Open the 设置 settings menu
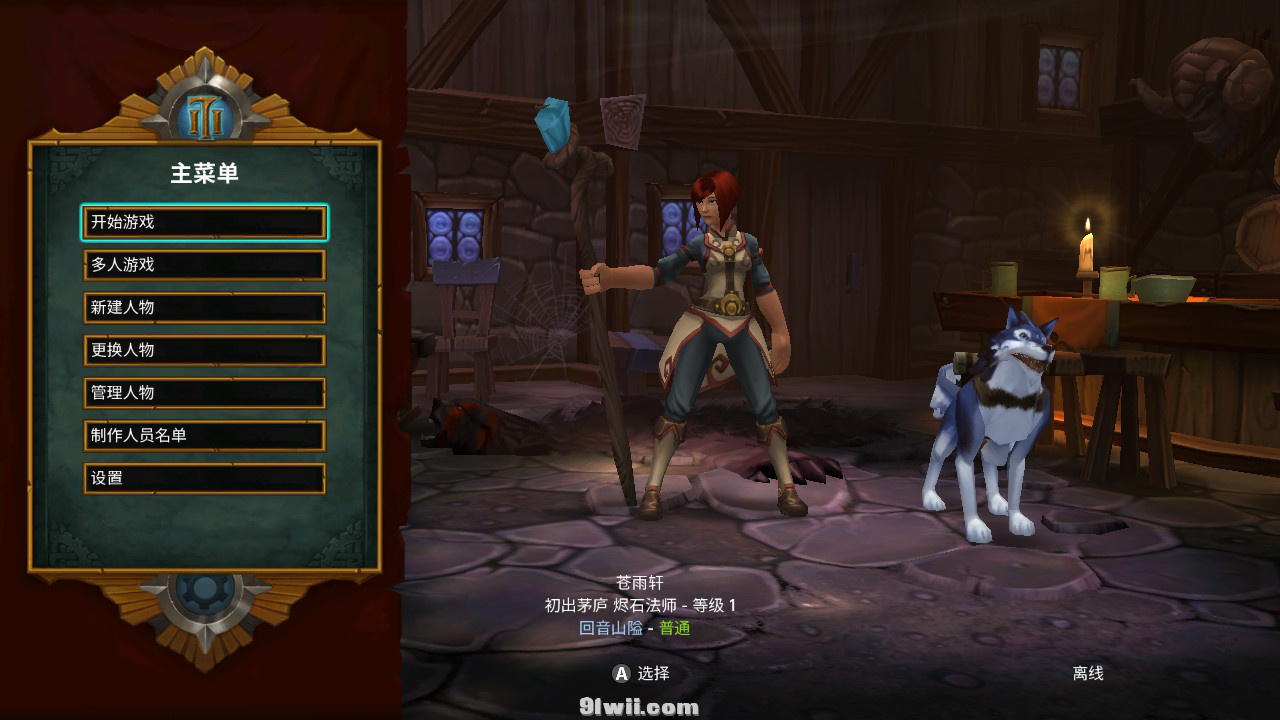 [204, 478]
